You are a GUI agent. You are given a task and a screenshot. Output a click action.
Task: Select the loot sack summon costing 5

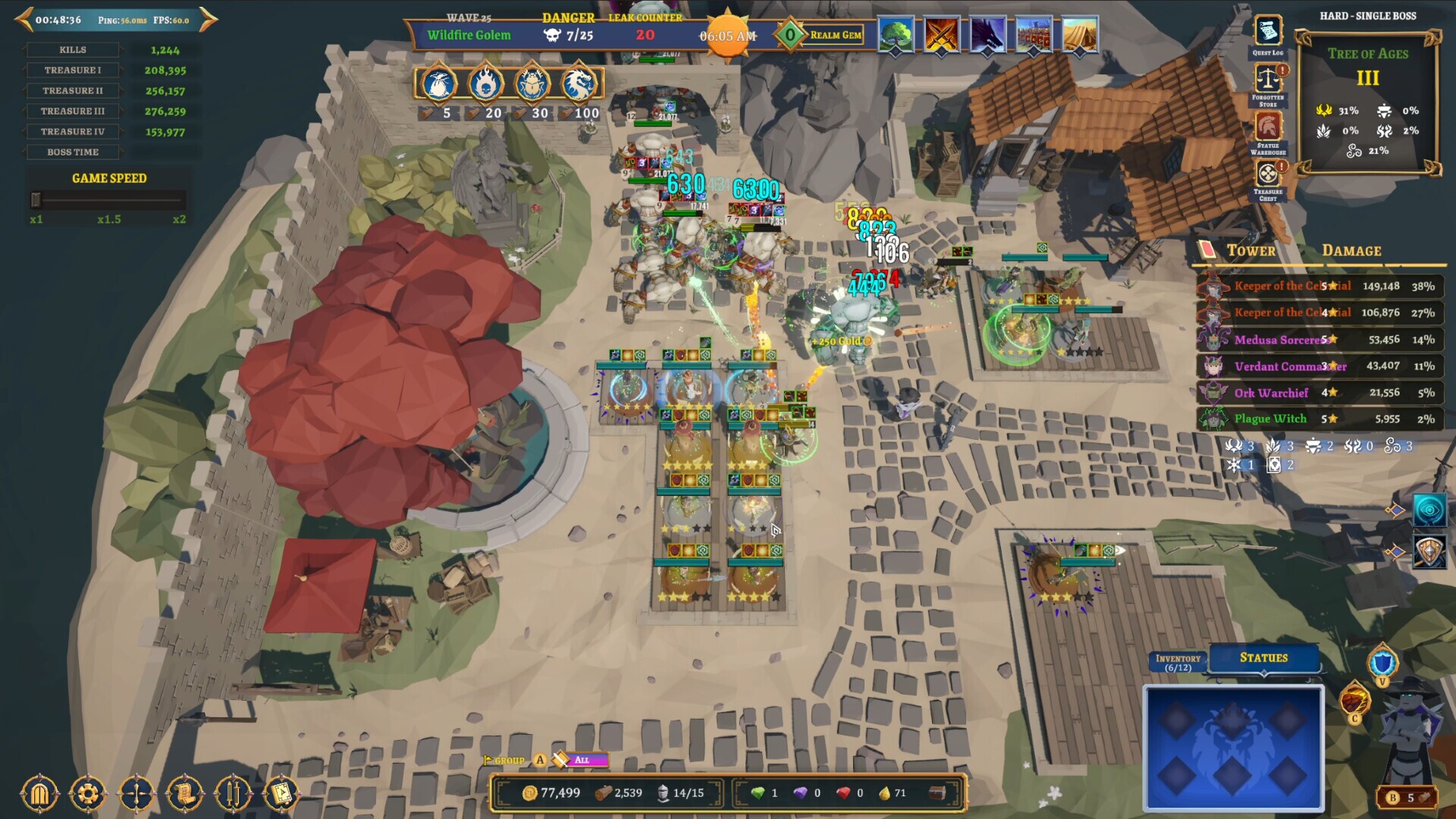pyautogui.click(x=438, y=84)
